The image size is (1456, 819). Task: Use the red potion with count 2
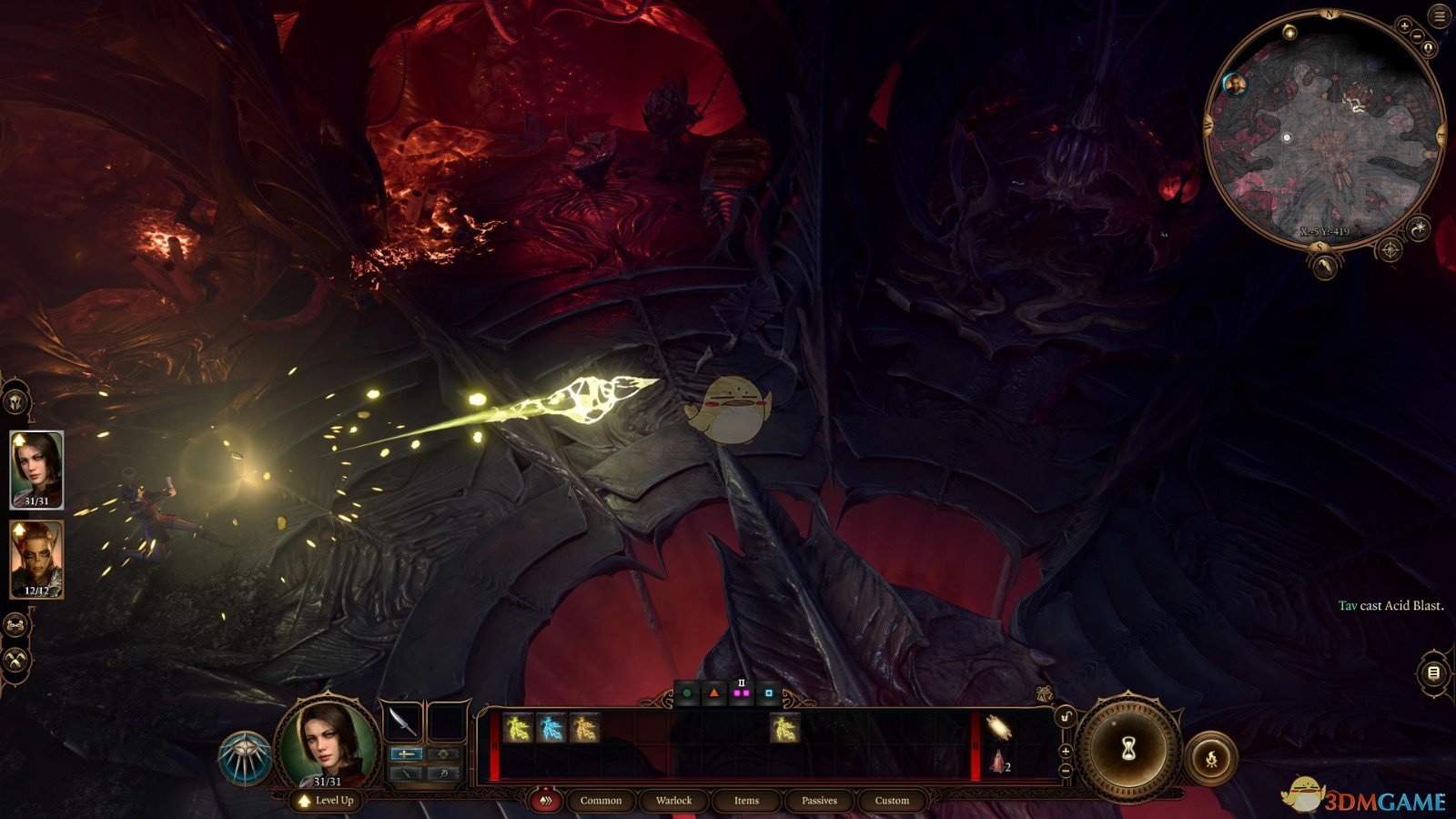click(998, 762)
